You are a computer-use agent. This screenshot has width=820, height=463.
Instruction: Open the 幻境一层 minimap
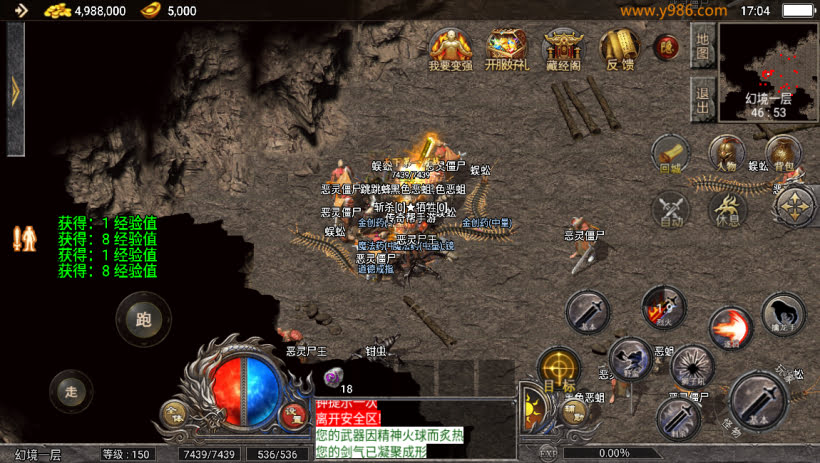767,70
